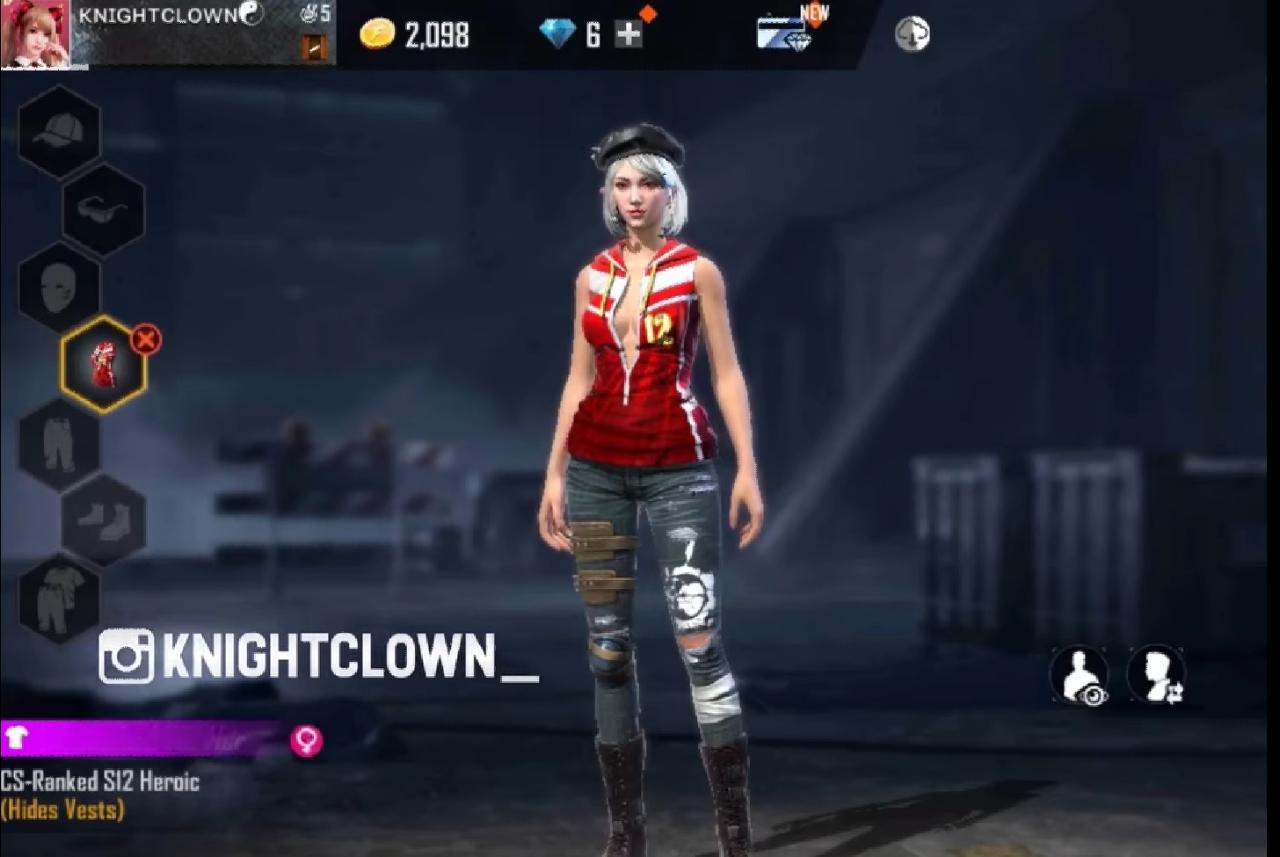The image size is (1280, 857).
Task: Open the diamond membership card icon
Action: point(783,33)
